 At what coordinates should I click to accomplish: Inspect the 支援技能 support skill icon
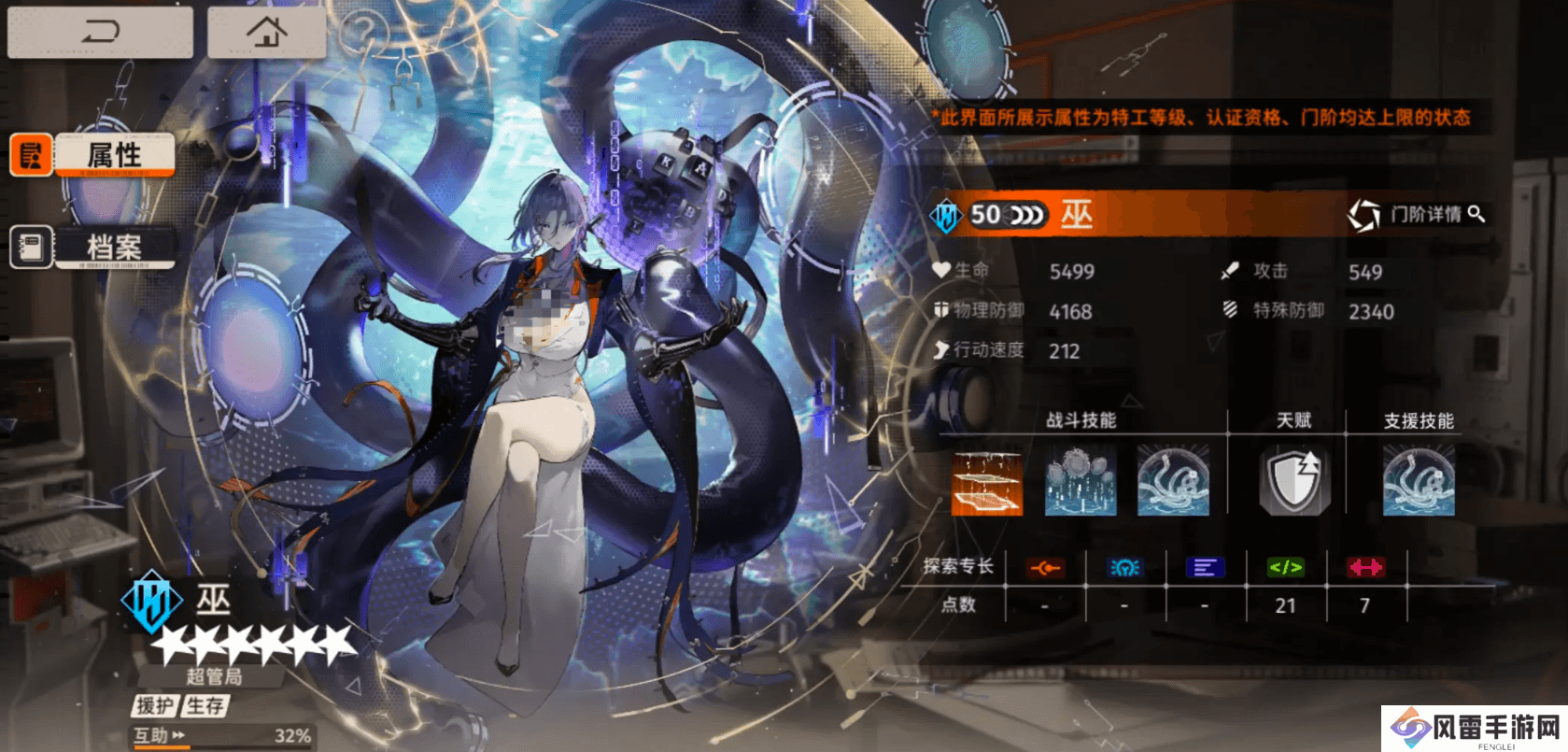tap(1419, 483)
